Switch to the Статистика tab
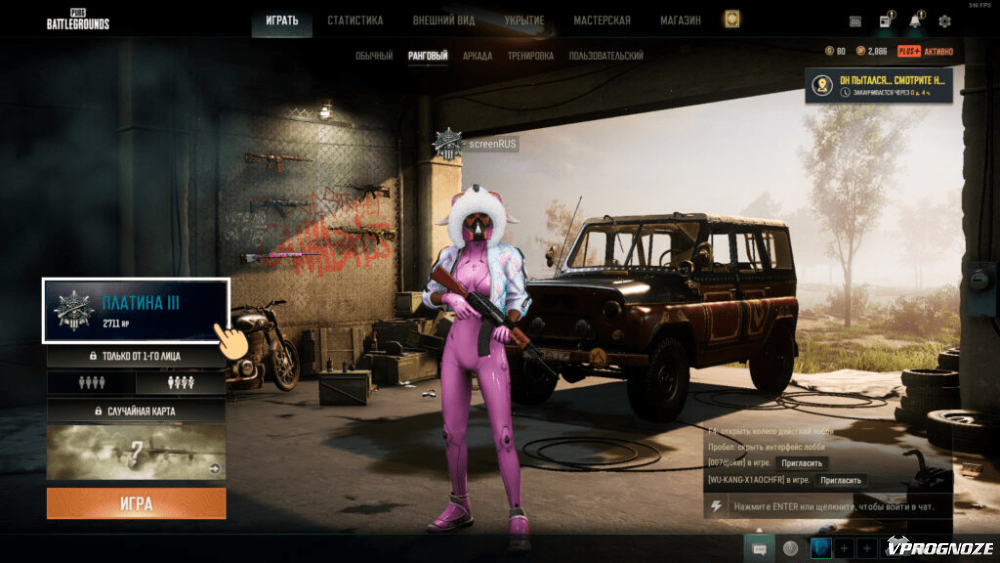 coord(355,20)
